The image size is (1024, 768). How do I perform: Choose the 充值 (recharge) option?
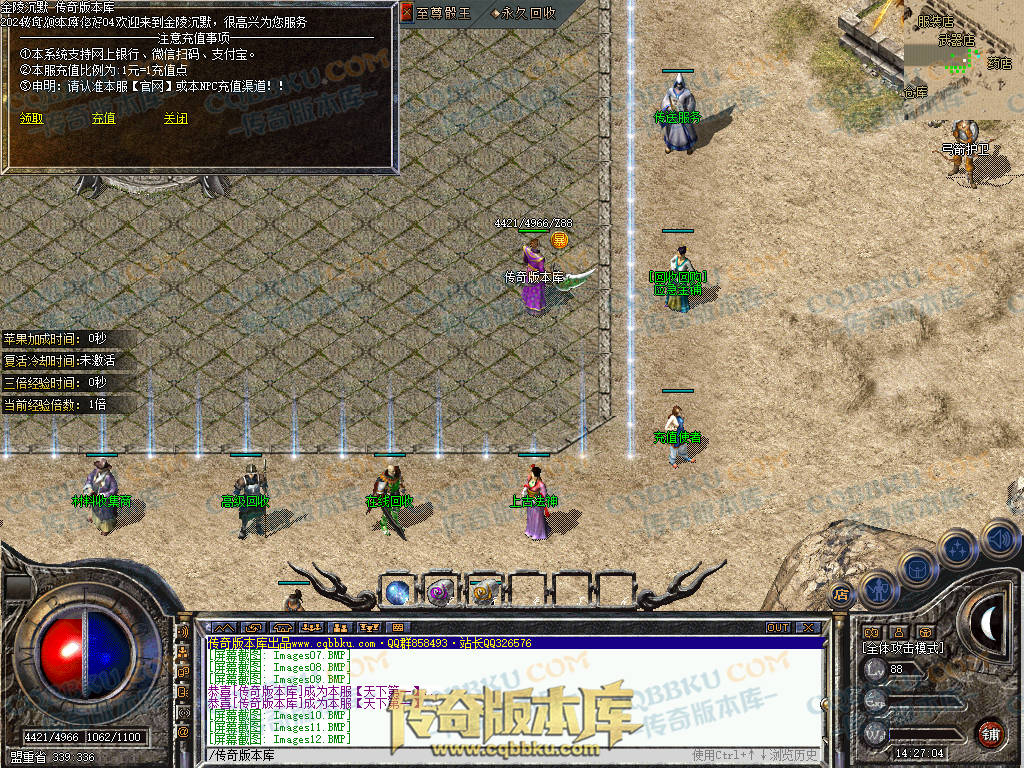(103, 118)
